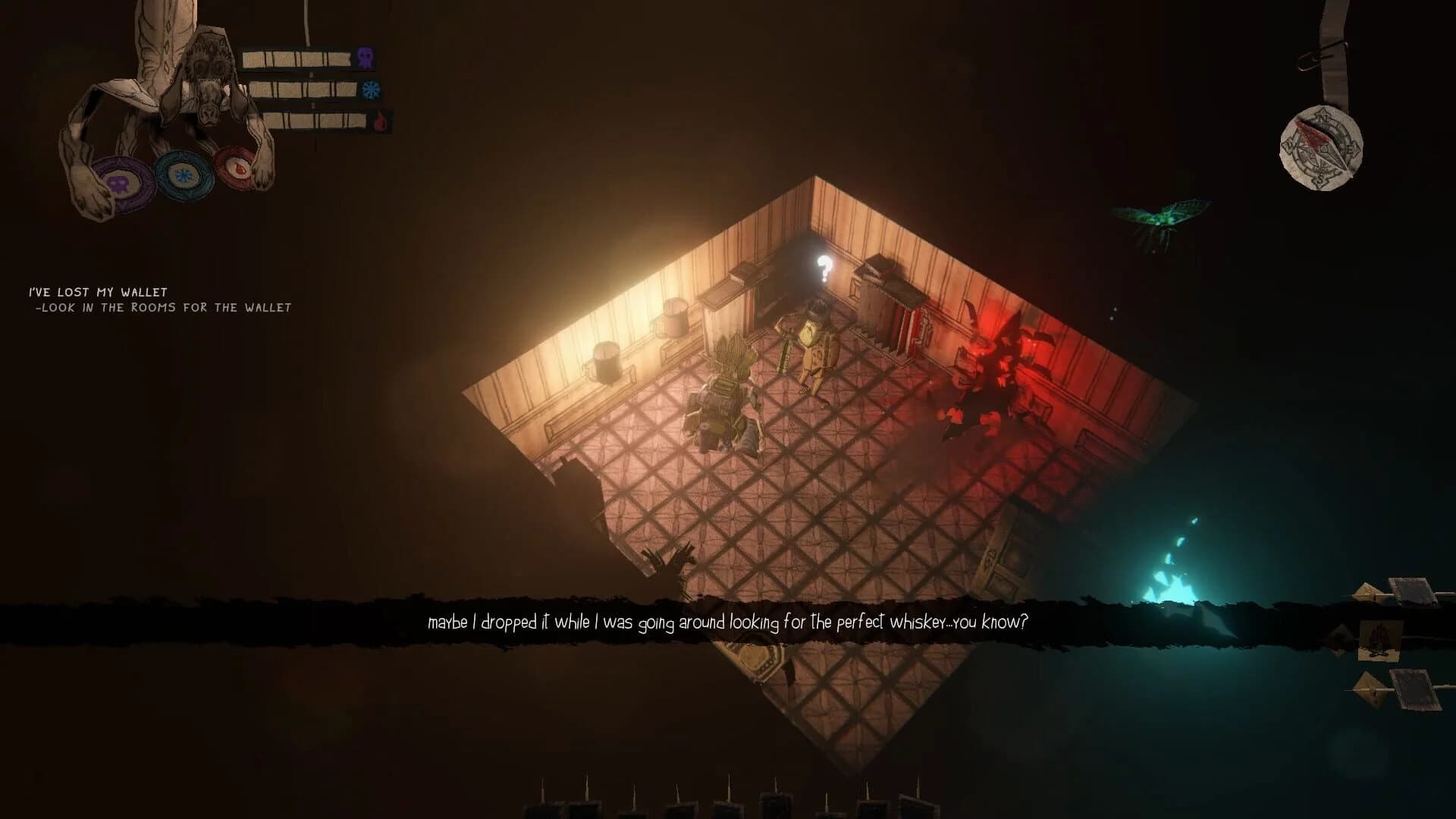The height and width of the screenshot is (819, 1456).
Task: Click the objective 'Look in the rooms for the wallet'
Action: click(x=163, y=307)
